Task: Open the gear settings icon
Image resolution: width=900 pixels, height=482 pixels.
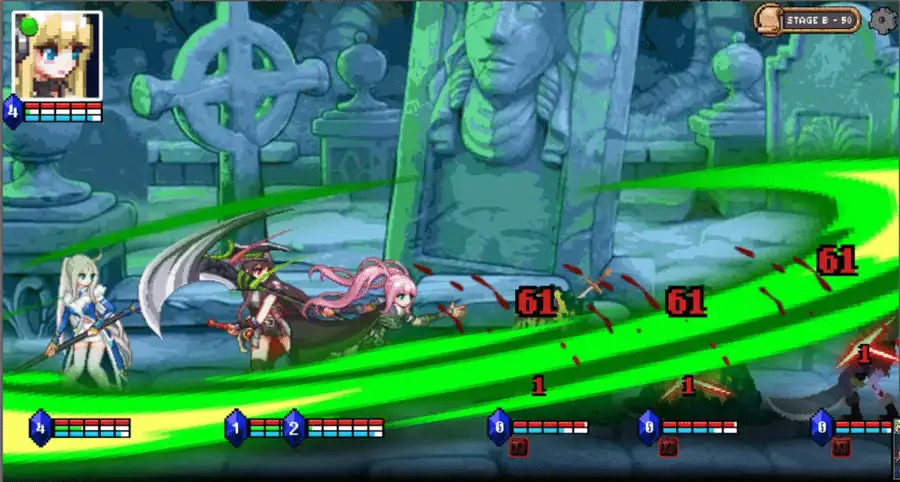Action: 882,19
